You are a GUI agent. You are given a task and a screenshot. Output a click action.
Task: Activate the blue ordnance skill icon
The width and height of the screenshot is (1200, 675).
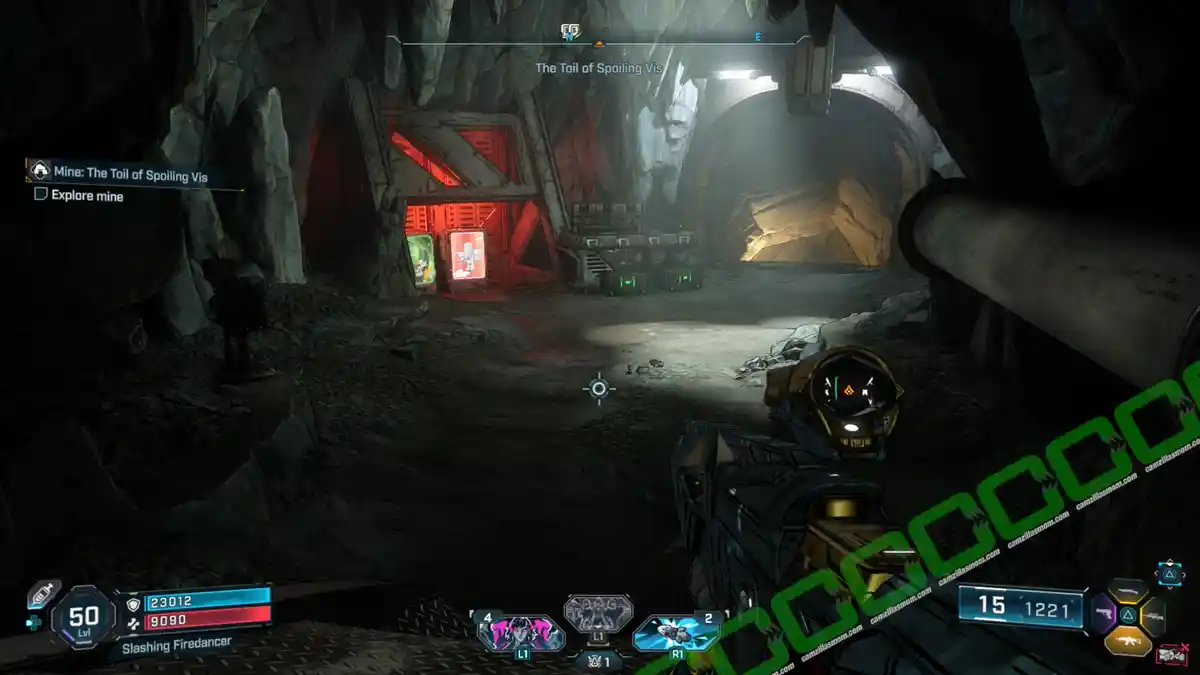(x=676, y=632)
